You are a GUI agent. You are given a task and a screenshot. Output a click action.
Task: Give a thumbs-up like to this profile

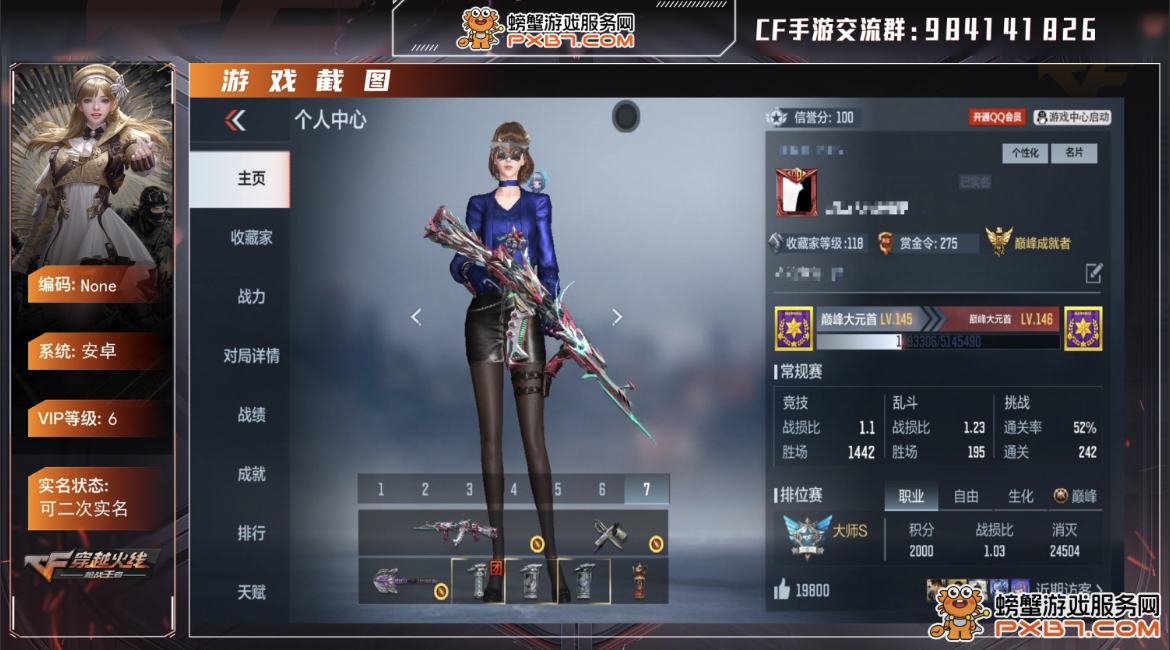pos(781,590)
